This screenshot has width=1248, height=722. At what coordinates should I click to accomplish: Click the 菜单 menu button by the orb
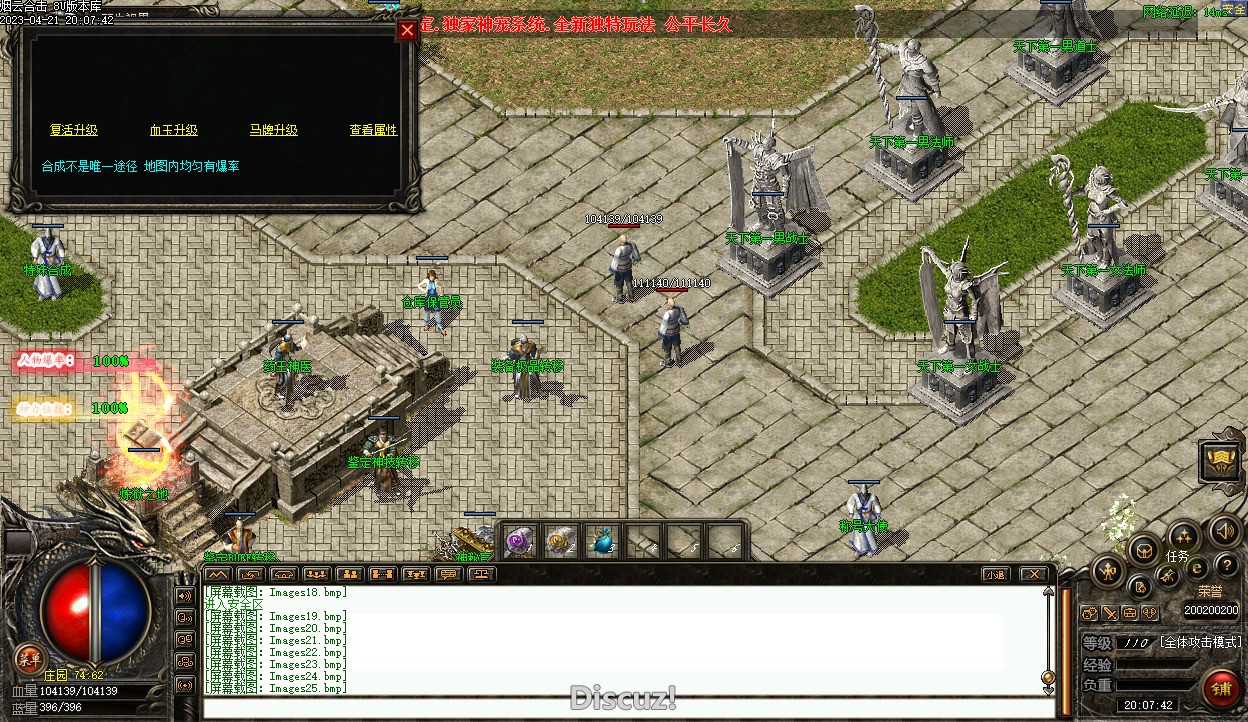pyautogui.click(x=29, y=657)
